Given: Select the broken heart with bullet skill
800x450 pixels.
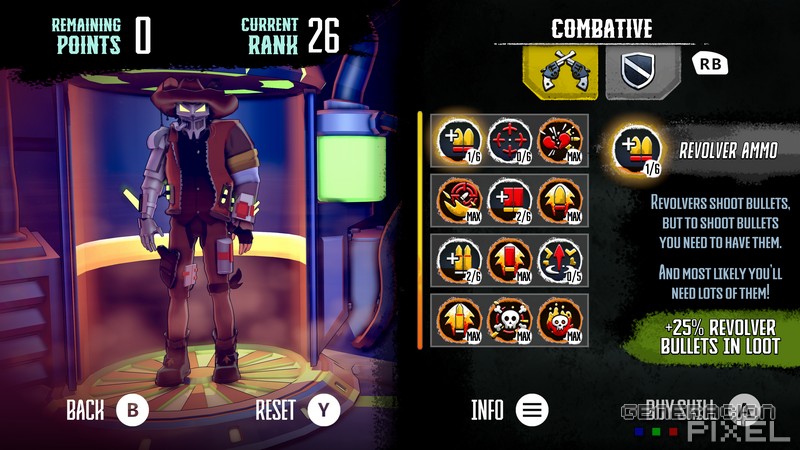Looking at the screenshot, I should 561,142.
